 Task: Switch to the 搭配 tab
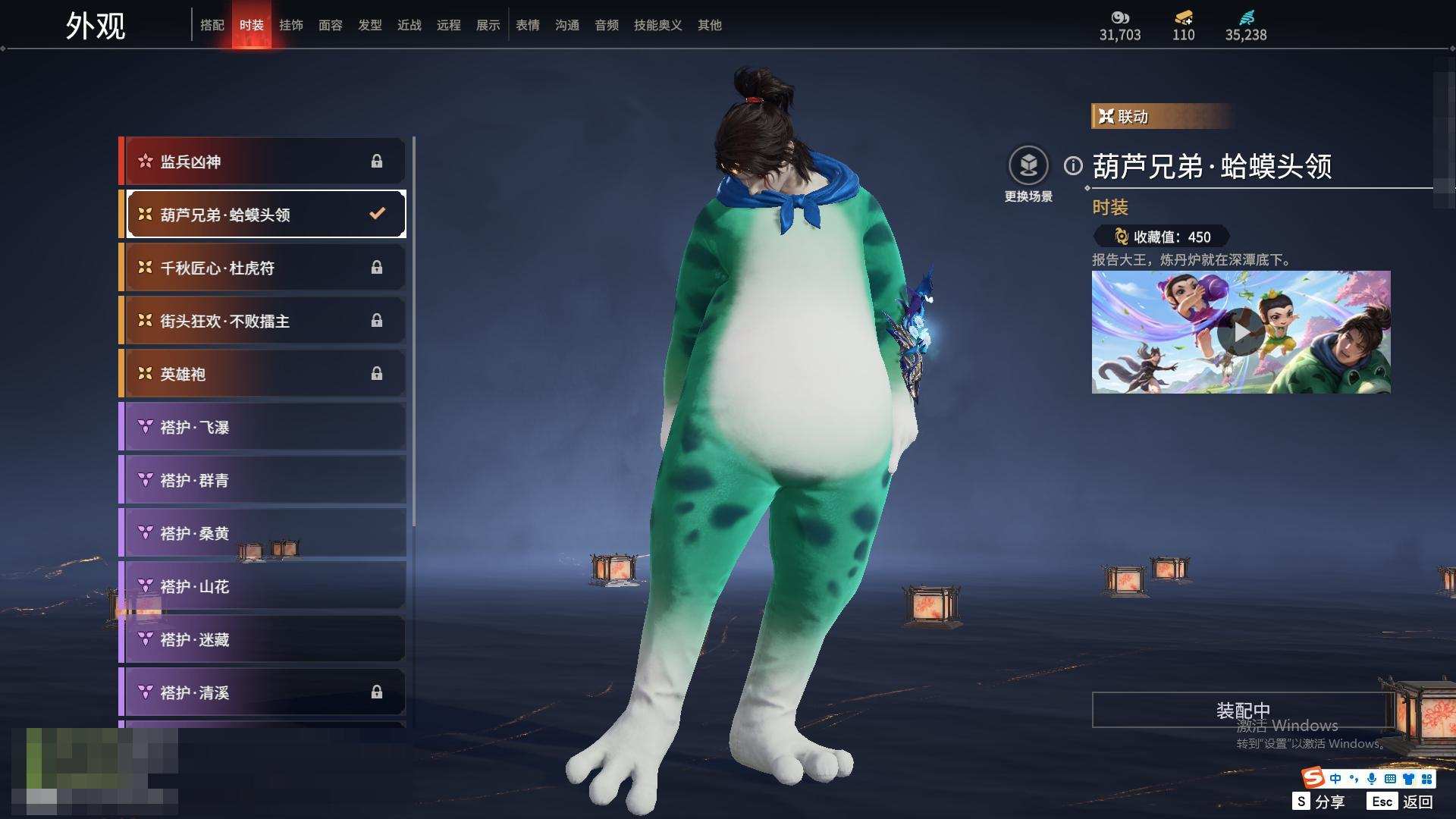point(212,26)
